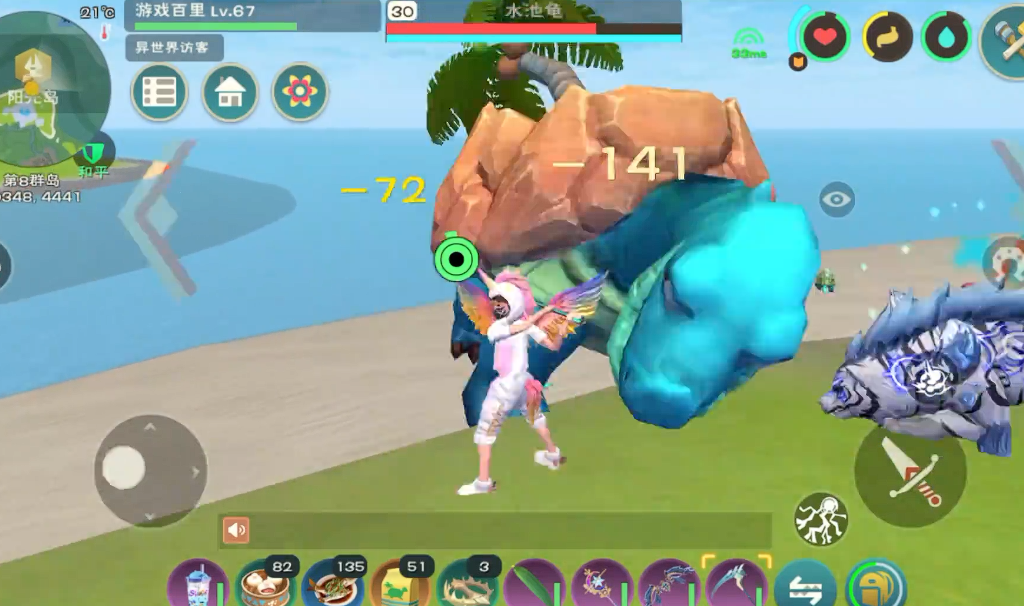
Task: Open the flower icon menu
Action: (x=300, y=92)
